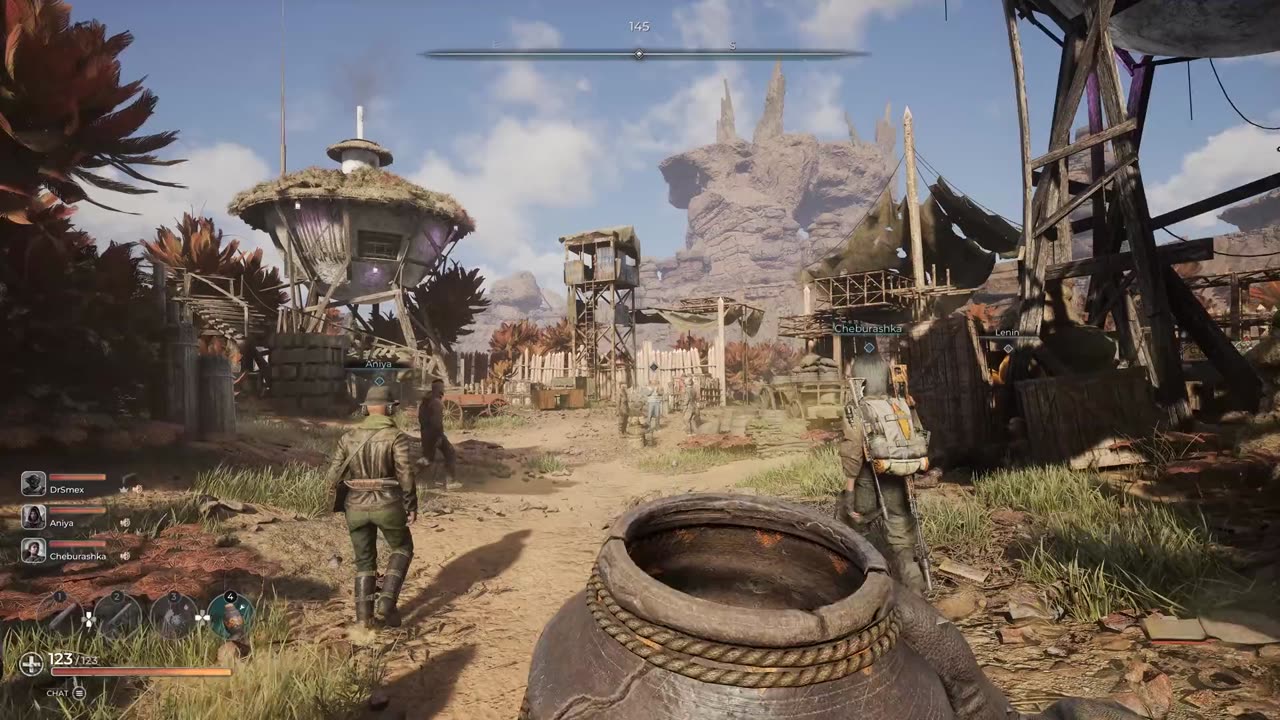The image size is (1280, 720).
Task: Open the chat panel
Action: [78, 692]
